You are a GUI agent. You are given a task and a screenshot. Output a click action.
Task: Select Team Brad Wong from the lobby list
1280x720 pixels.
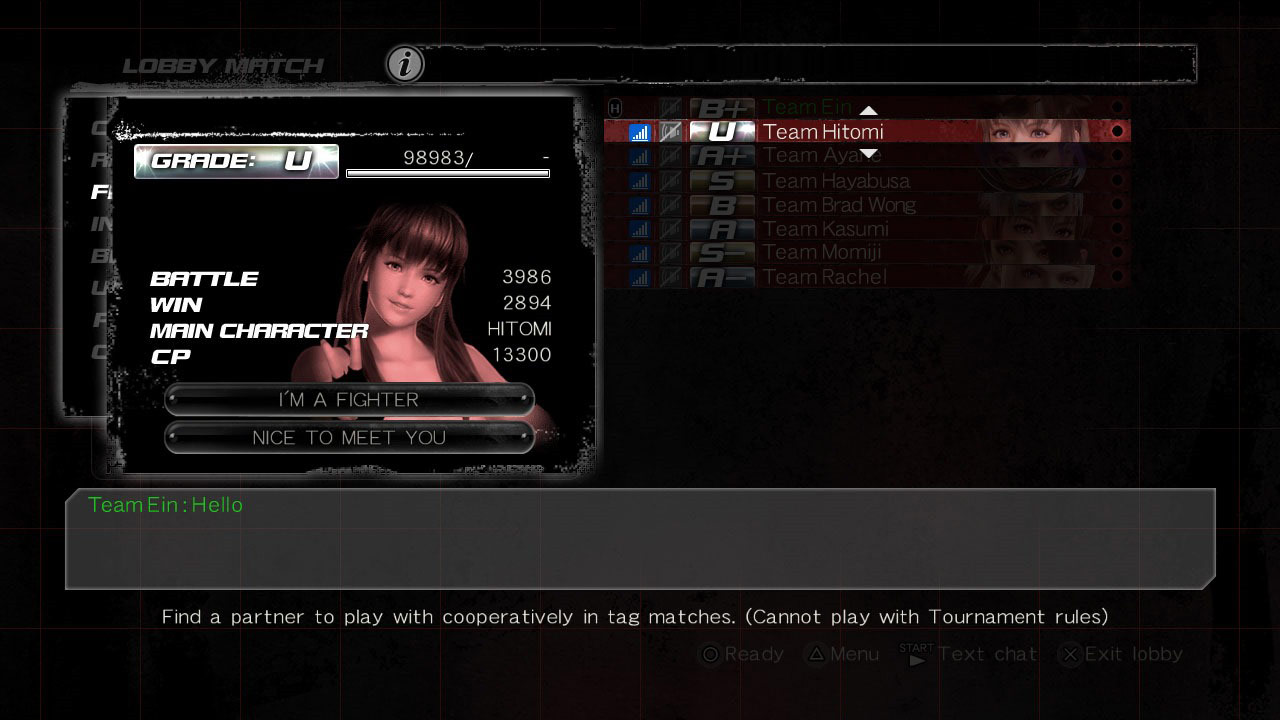coord(840,204)
